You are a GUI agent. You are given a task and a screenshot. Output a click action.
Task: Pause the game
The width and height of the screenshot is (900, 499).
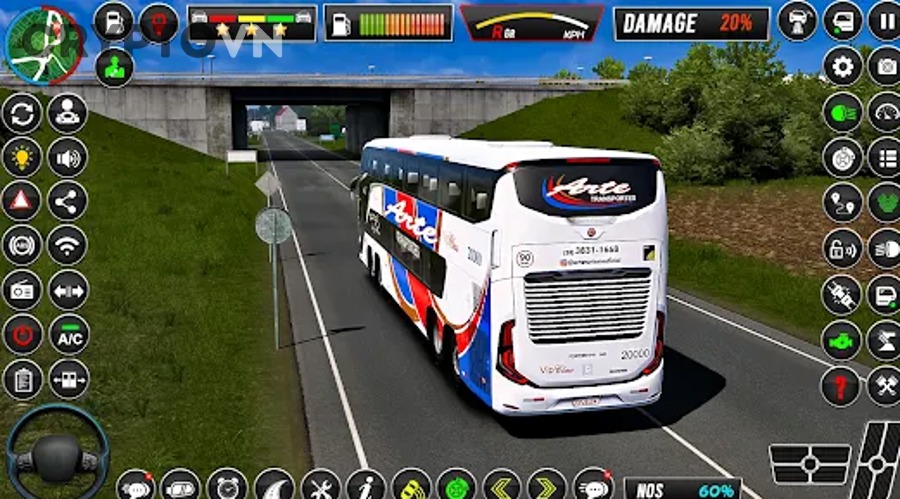885,21
